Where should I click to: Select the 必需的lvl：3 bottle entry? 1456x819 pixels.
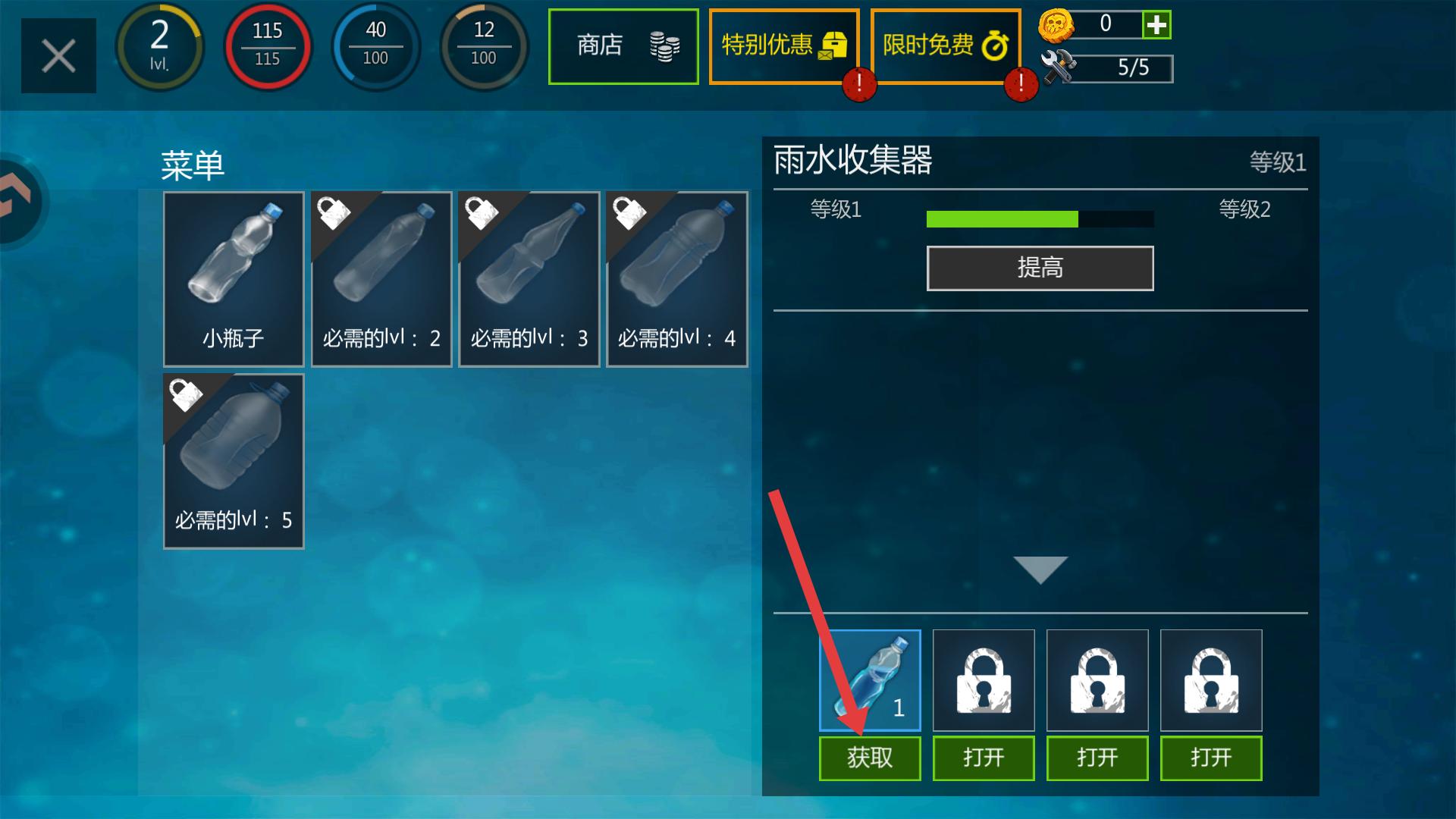tap(529, 279)
